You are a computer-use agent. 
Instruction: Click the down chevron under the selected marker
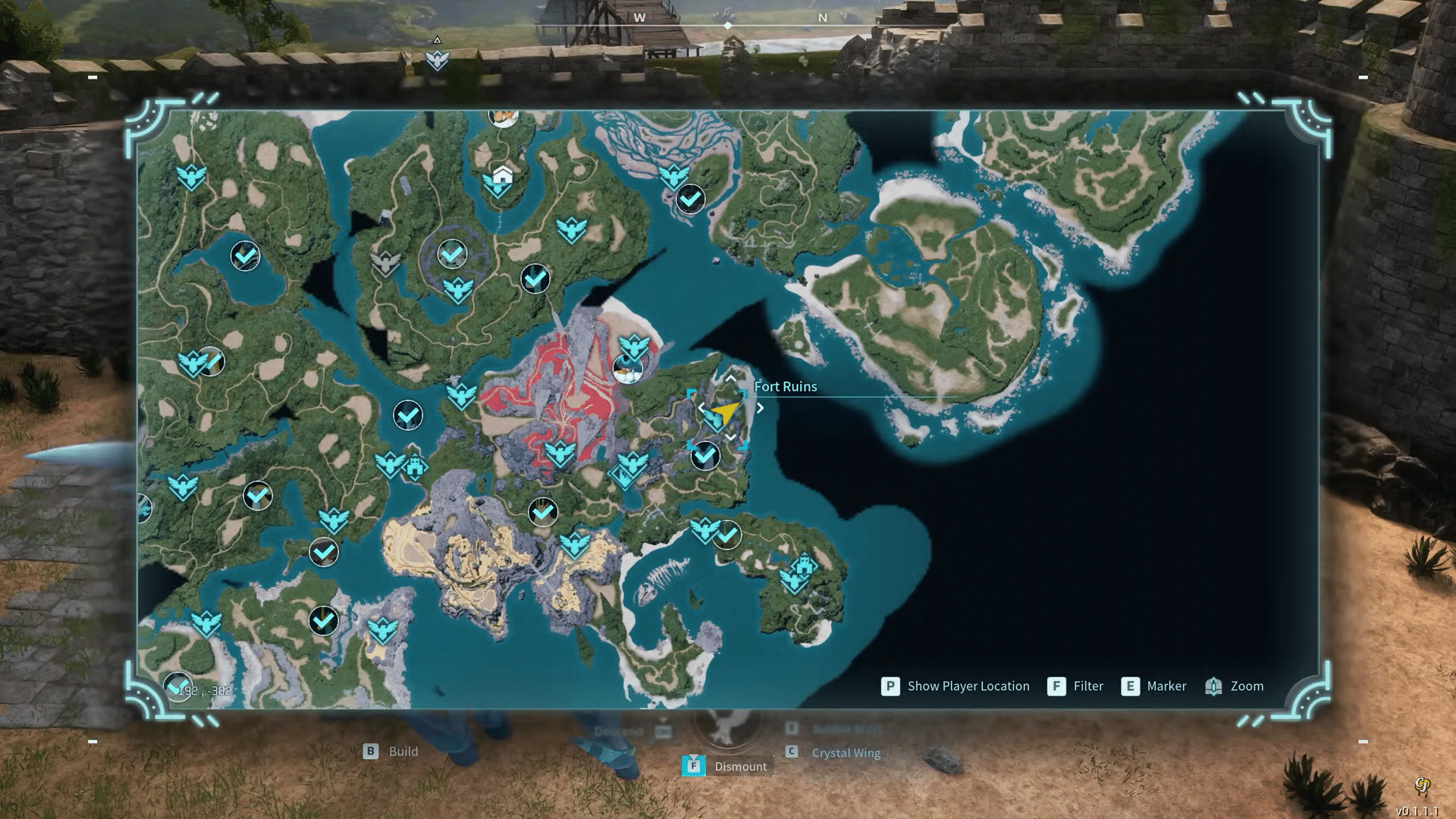[x=730, y=438]
